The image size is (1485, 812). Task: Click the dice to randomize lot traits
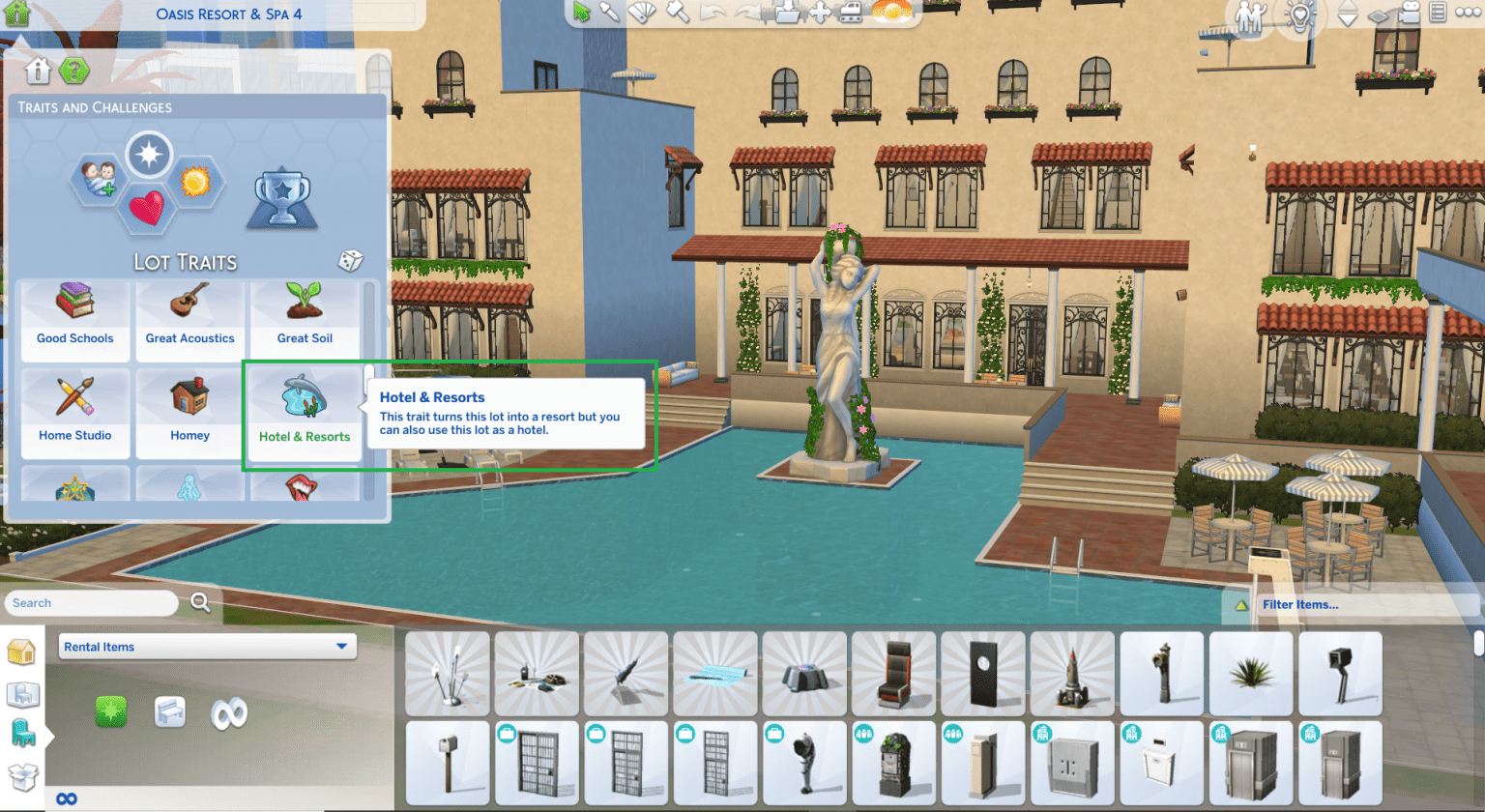tap(349, 259)
